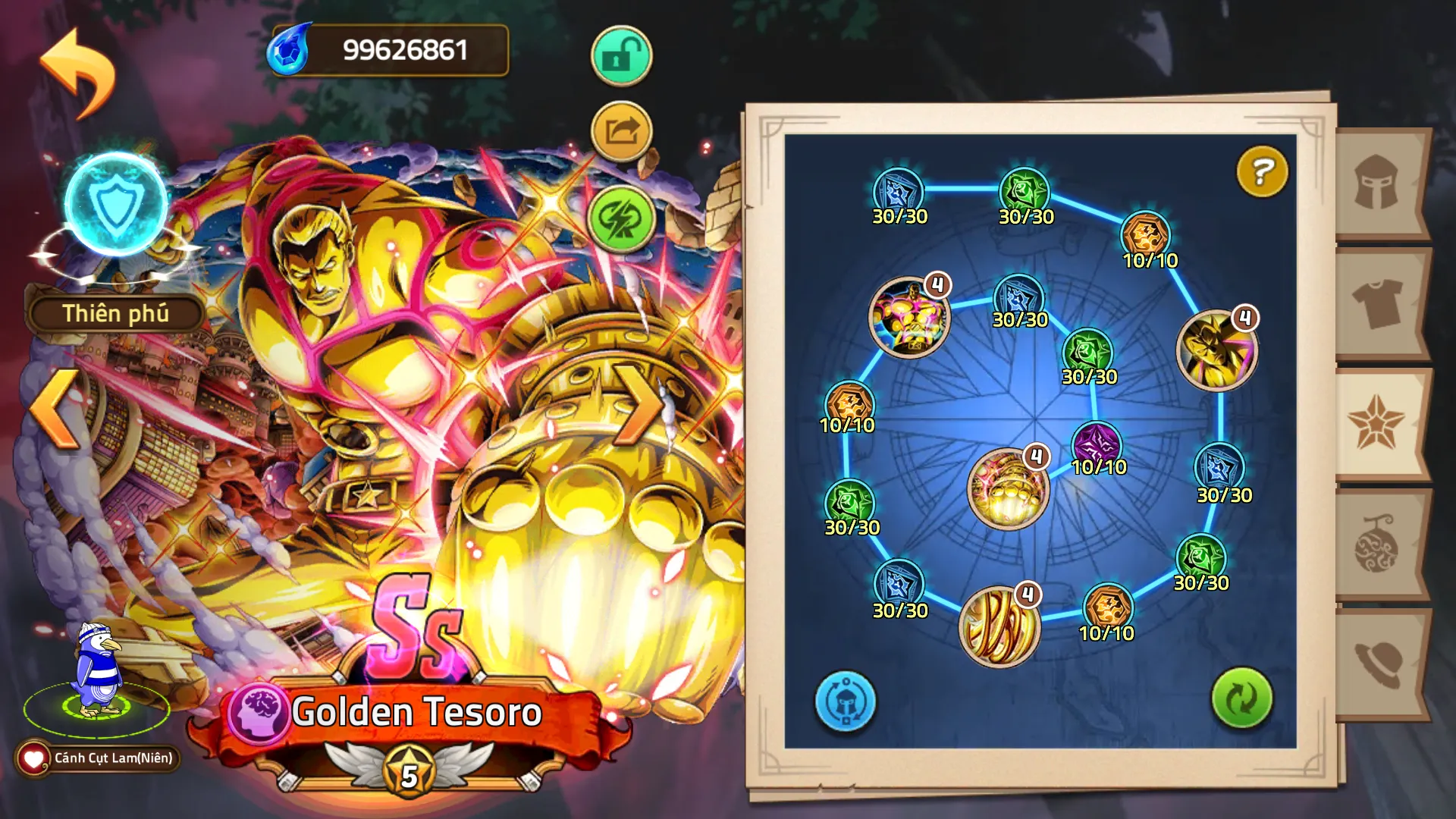Open the orange share button
This screenshot has height=819, width=1456.
[621, 132]
